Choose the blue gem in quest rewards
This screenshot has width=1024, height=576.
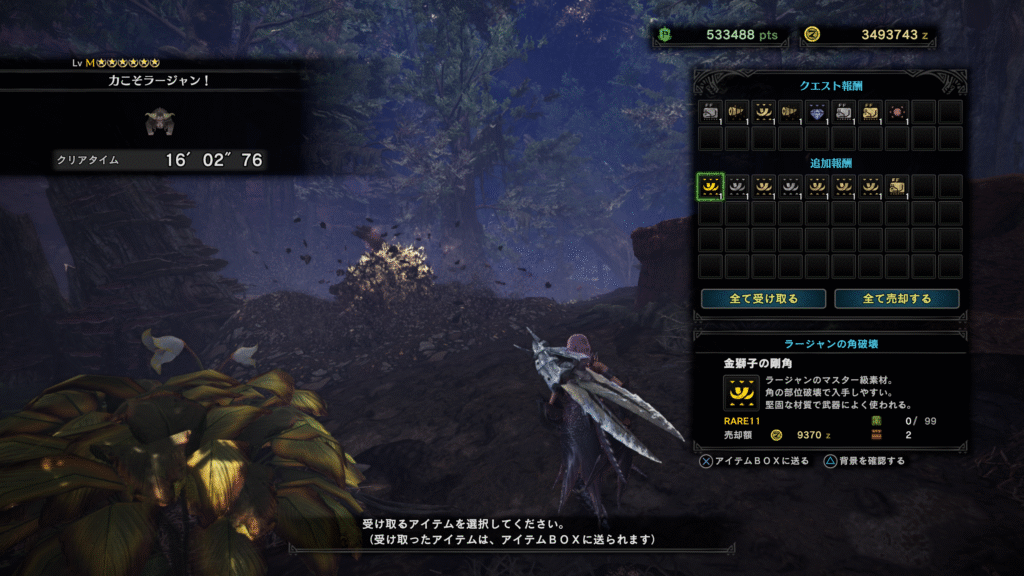click(817, 111)
